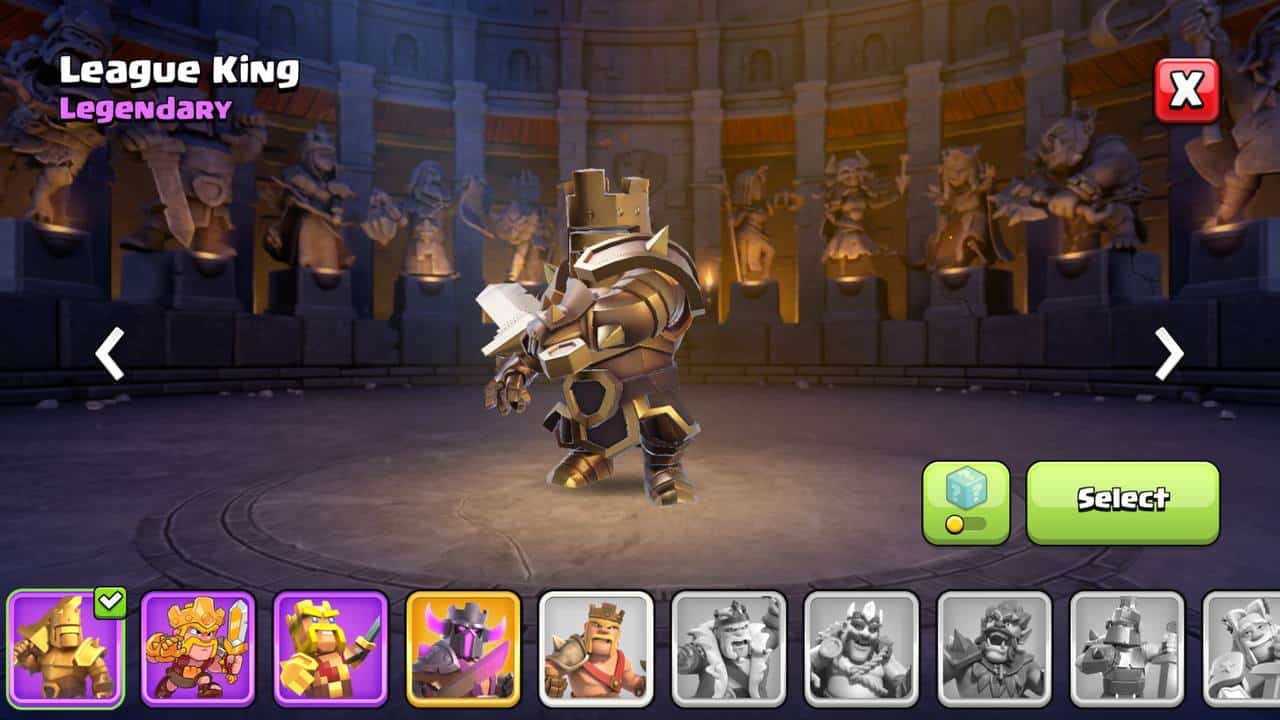
Task: Select the default Barbarian King skin
Action: click(596, 649)
